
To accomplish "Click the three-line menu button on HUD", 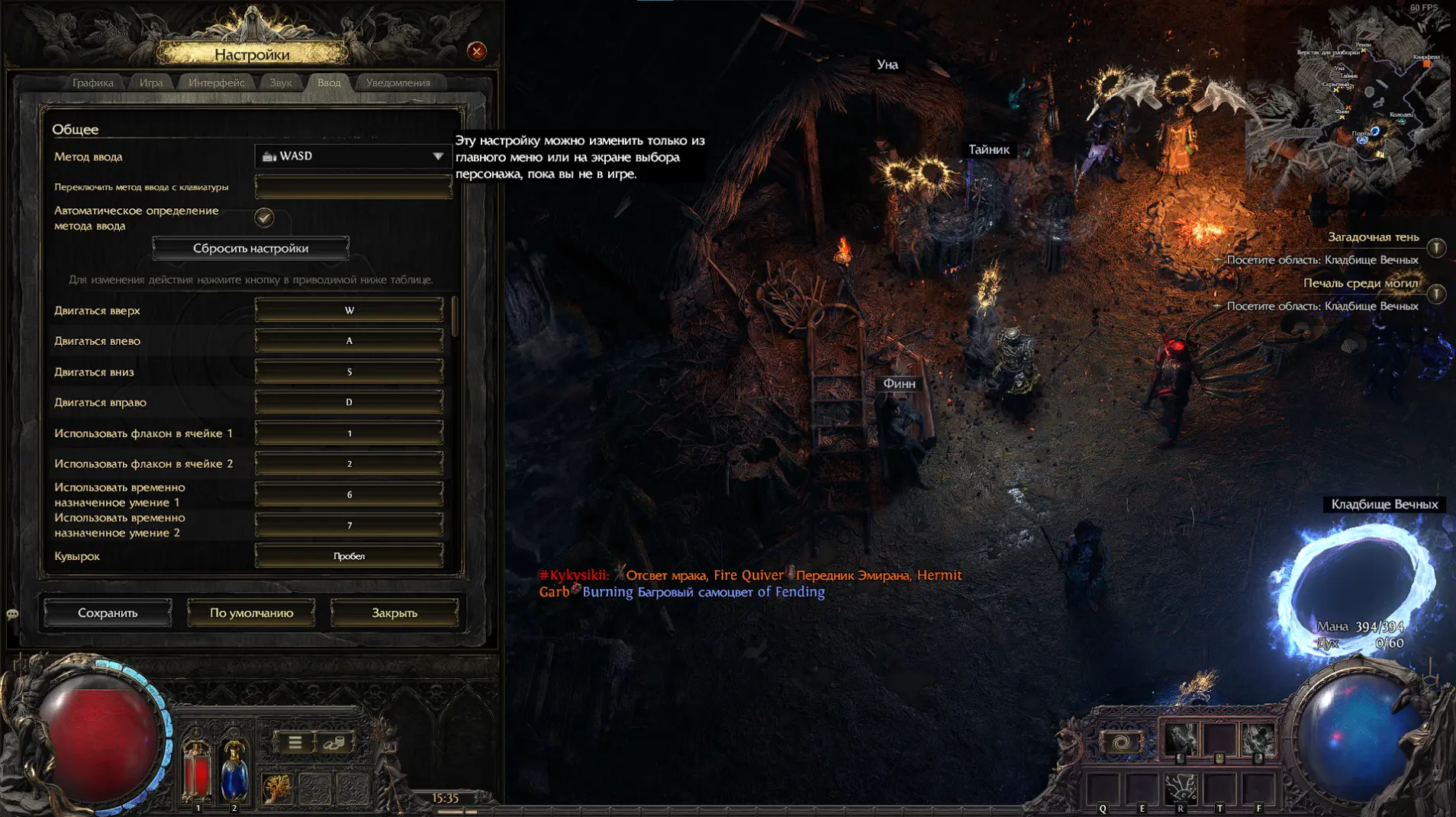I will pyautogui.click(x=295, y=742).
